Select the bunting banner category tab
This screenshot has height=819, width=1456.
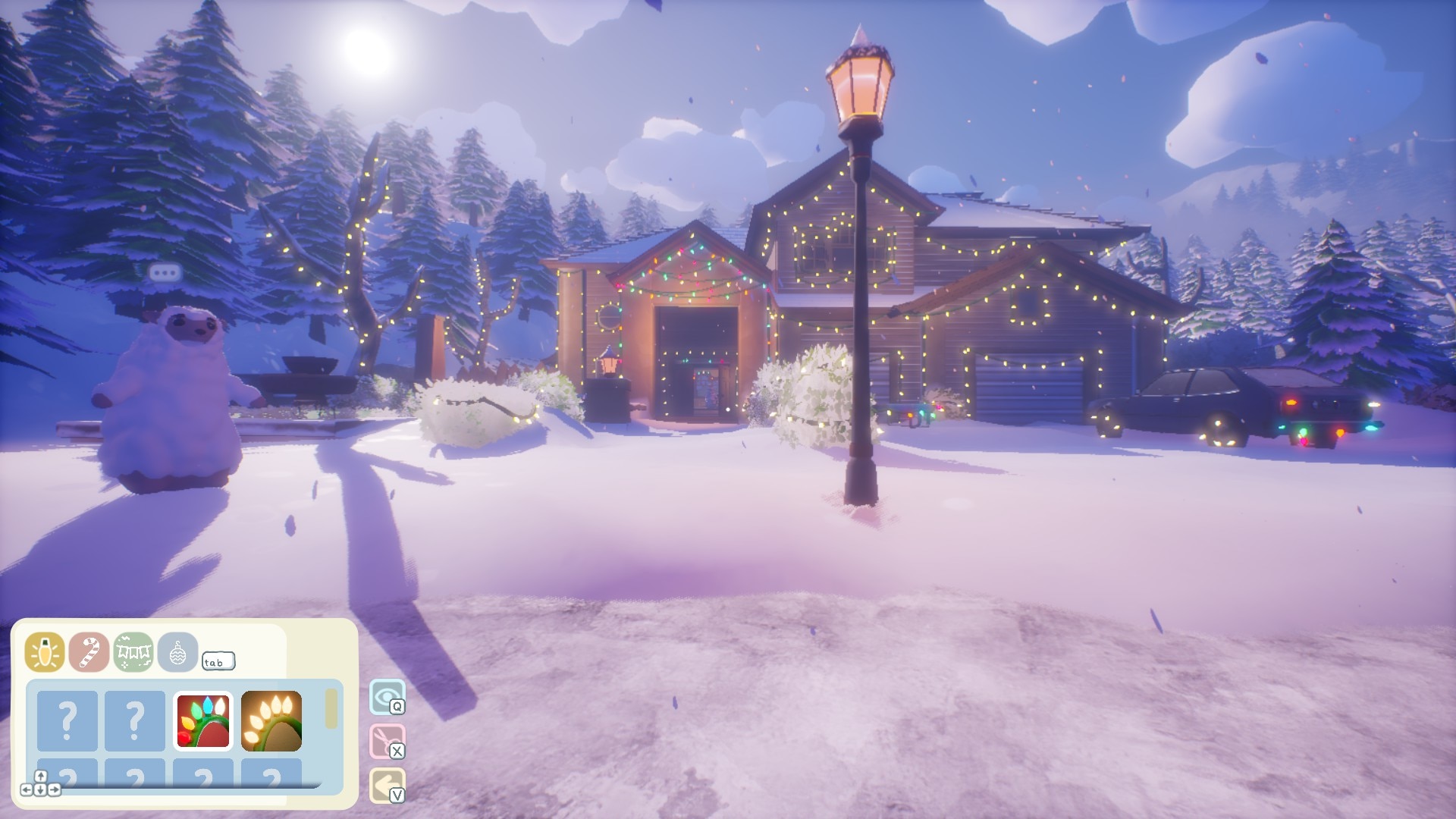coord(133,652)
